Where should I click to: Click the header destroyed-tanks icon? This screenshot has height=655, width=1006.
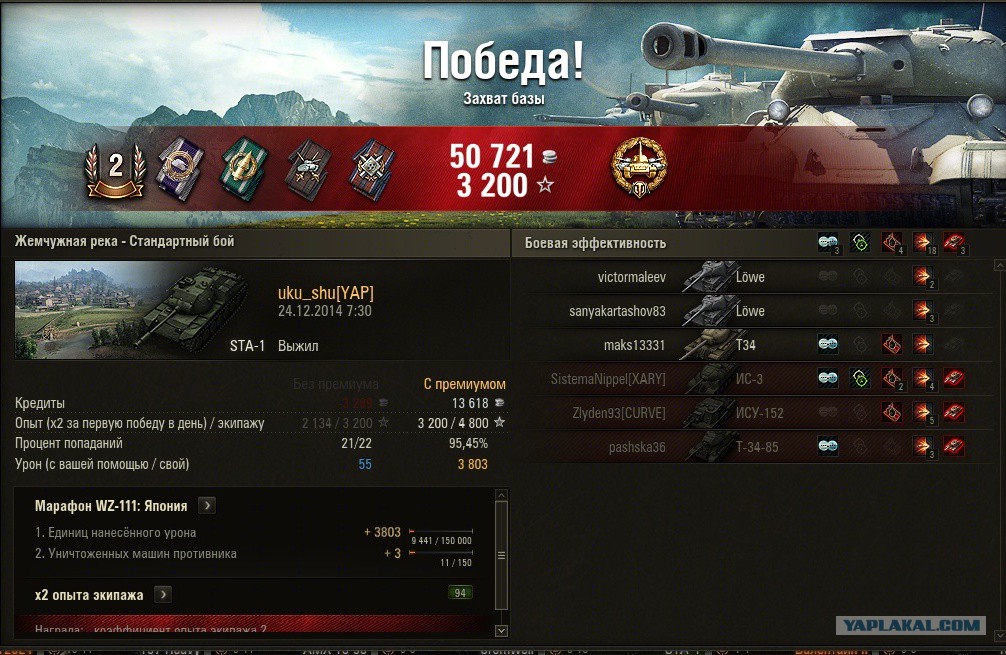coord(954,242)
